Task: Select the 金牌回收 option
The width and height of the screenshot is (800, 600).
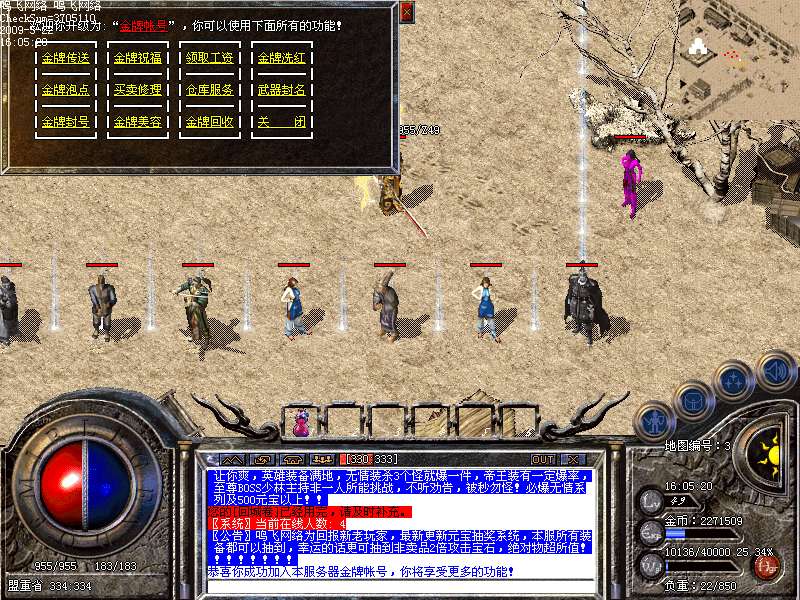Action: 209,122
